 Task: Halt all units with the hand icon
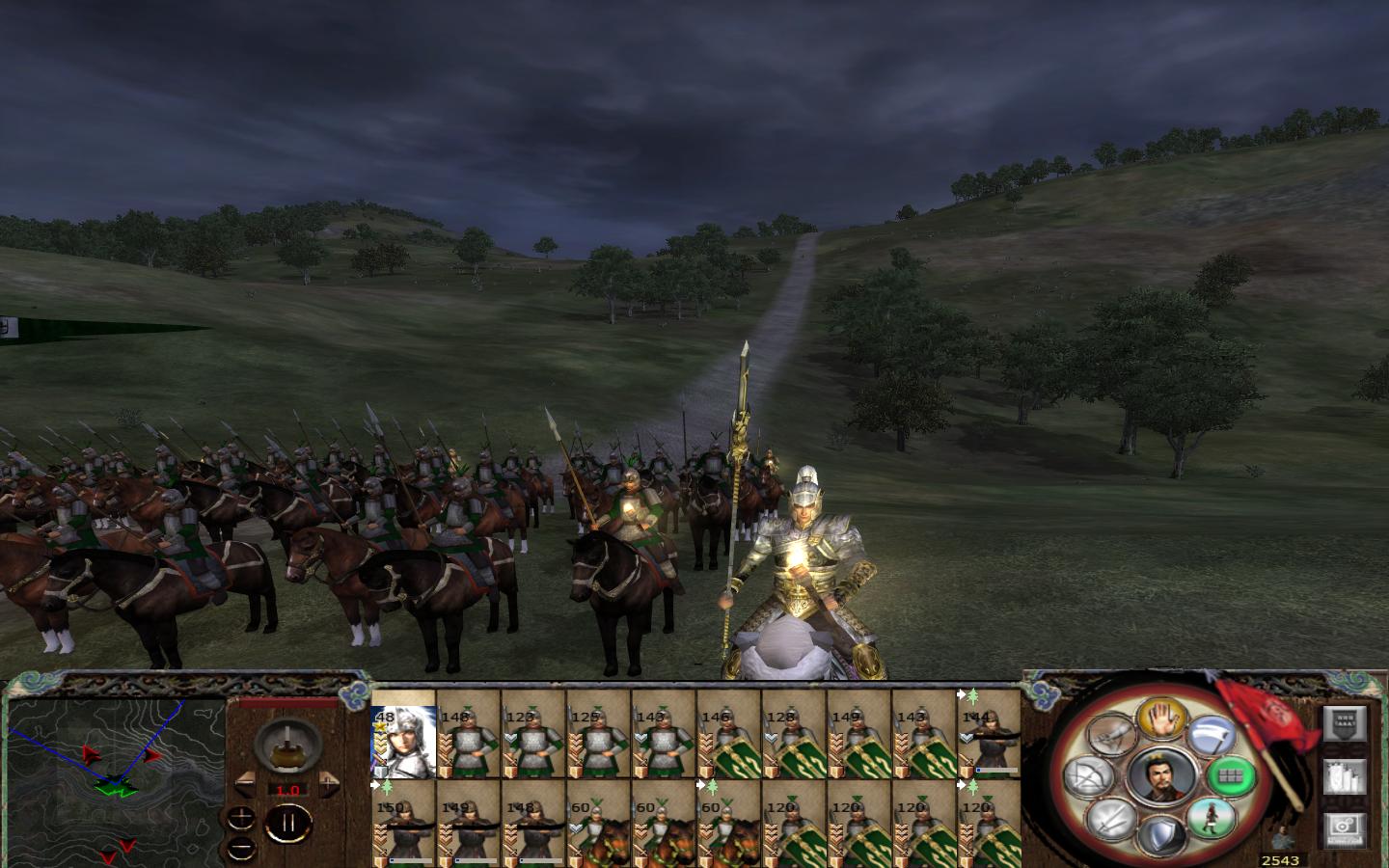(x=1161, y=721)
